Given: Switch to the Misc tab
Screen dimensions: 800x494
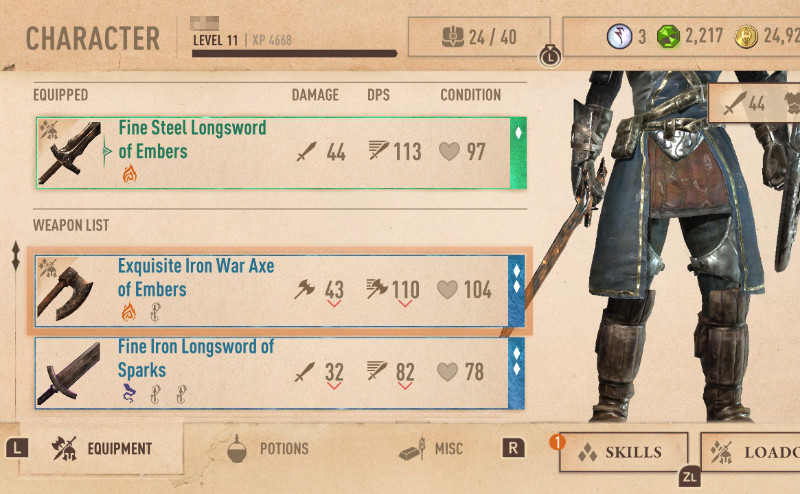Looking at the screenshot, I should click(x=431, y=450).
